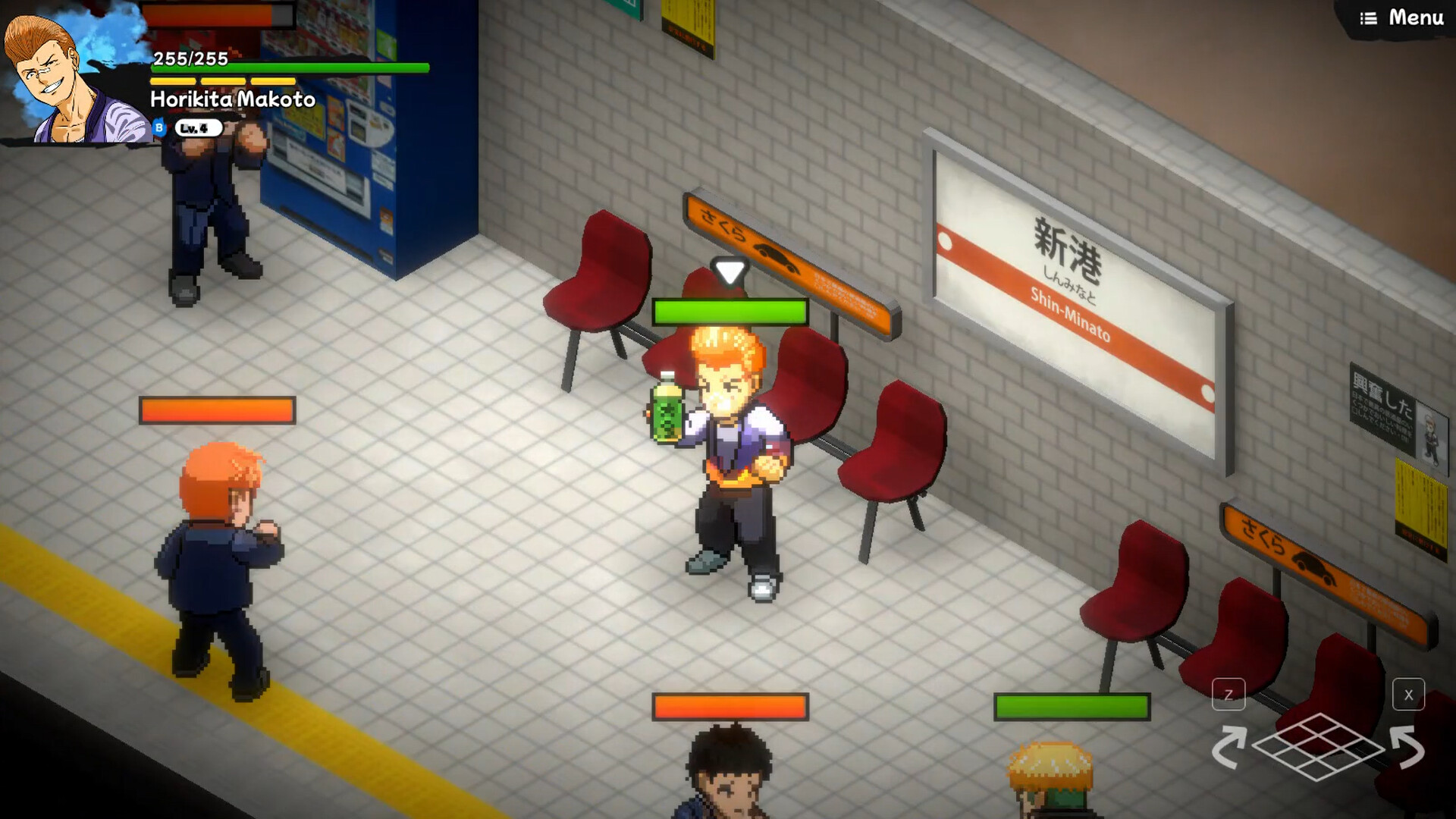
Task: Select the blue flame 'B' badge
Action: [158, 127]
